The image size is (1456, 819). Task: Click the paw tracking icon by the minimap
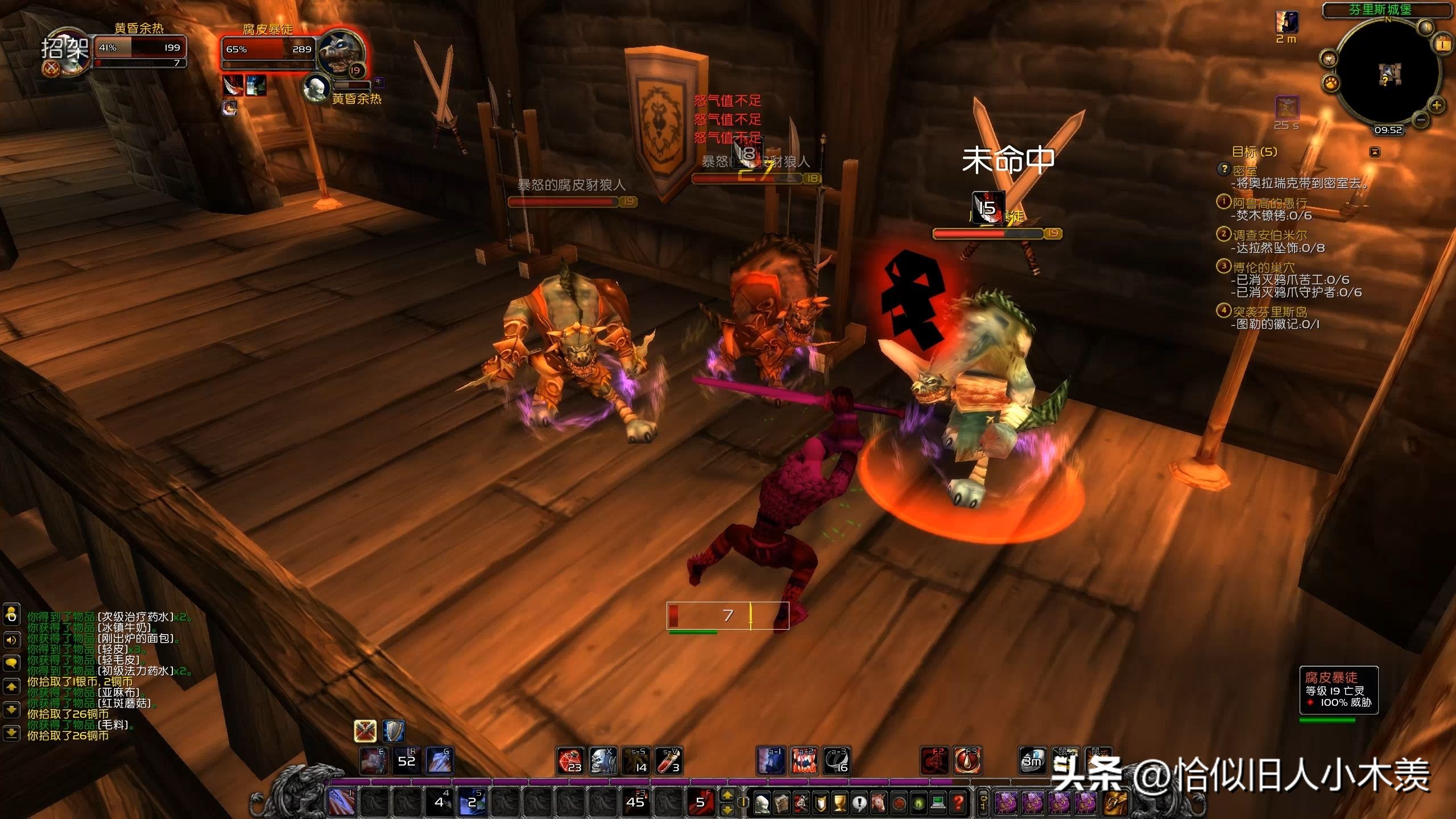(x=1331, y=84)
